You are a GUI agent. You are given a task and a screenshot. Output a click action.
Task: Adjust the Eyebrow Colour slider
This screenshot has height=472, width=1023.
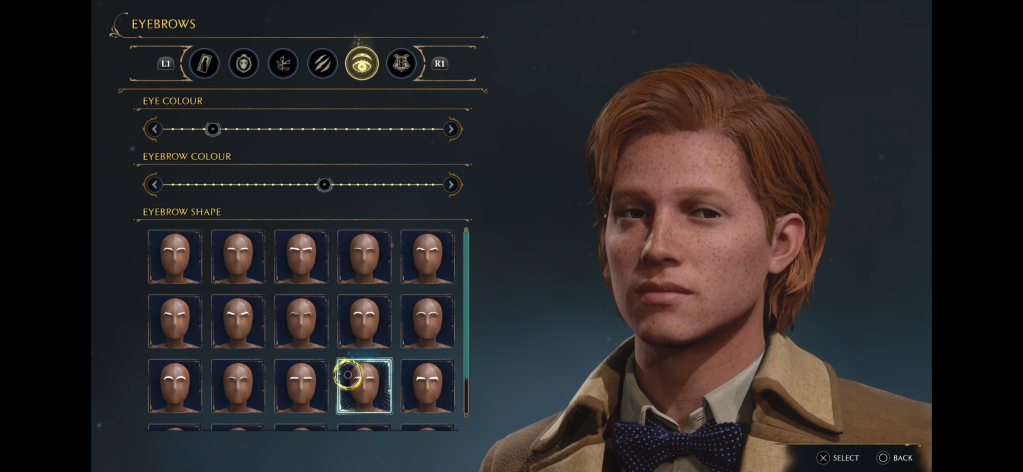click(x=324, y=185)
